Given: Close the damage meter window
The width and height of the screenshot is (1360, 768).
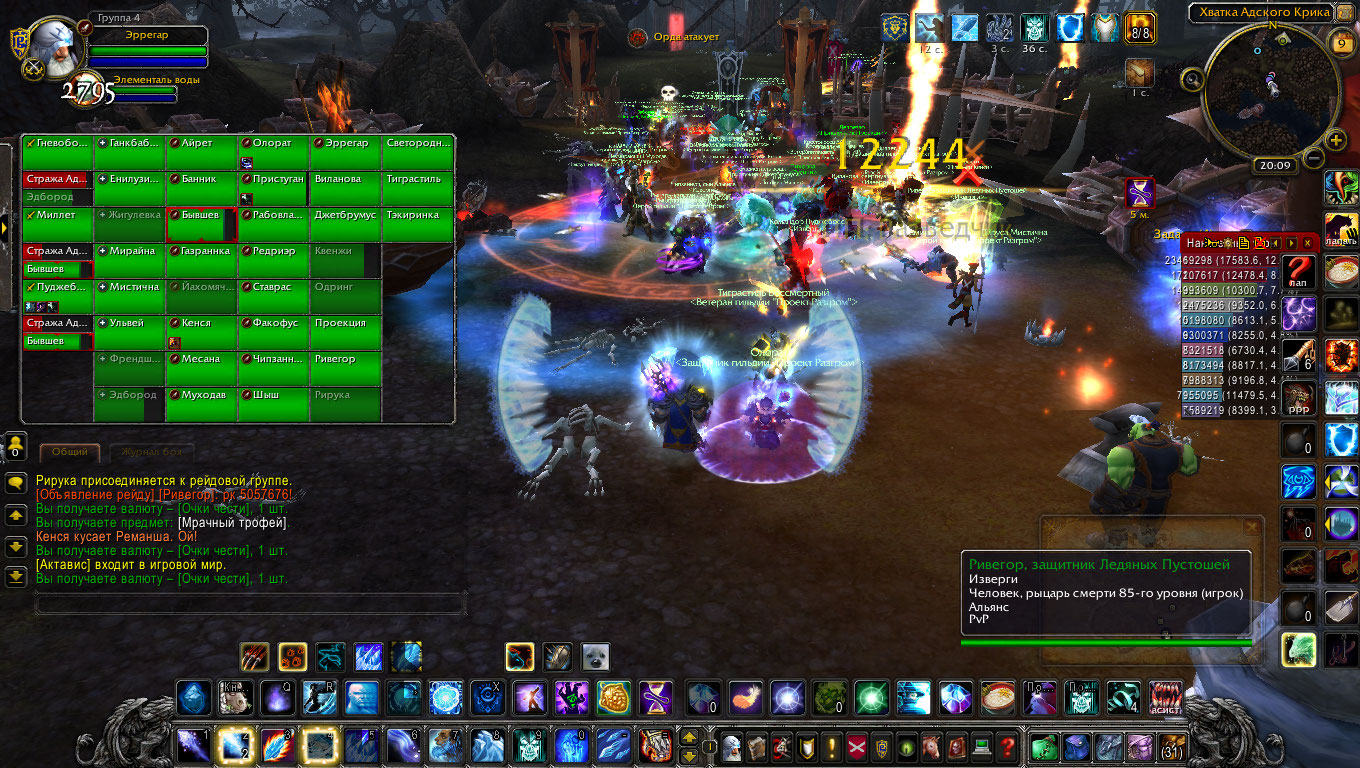Looking at the screenshot, I should (x=1307, y=243).
